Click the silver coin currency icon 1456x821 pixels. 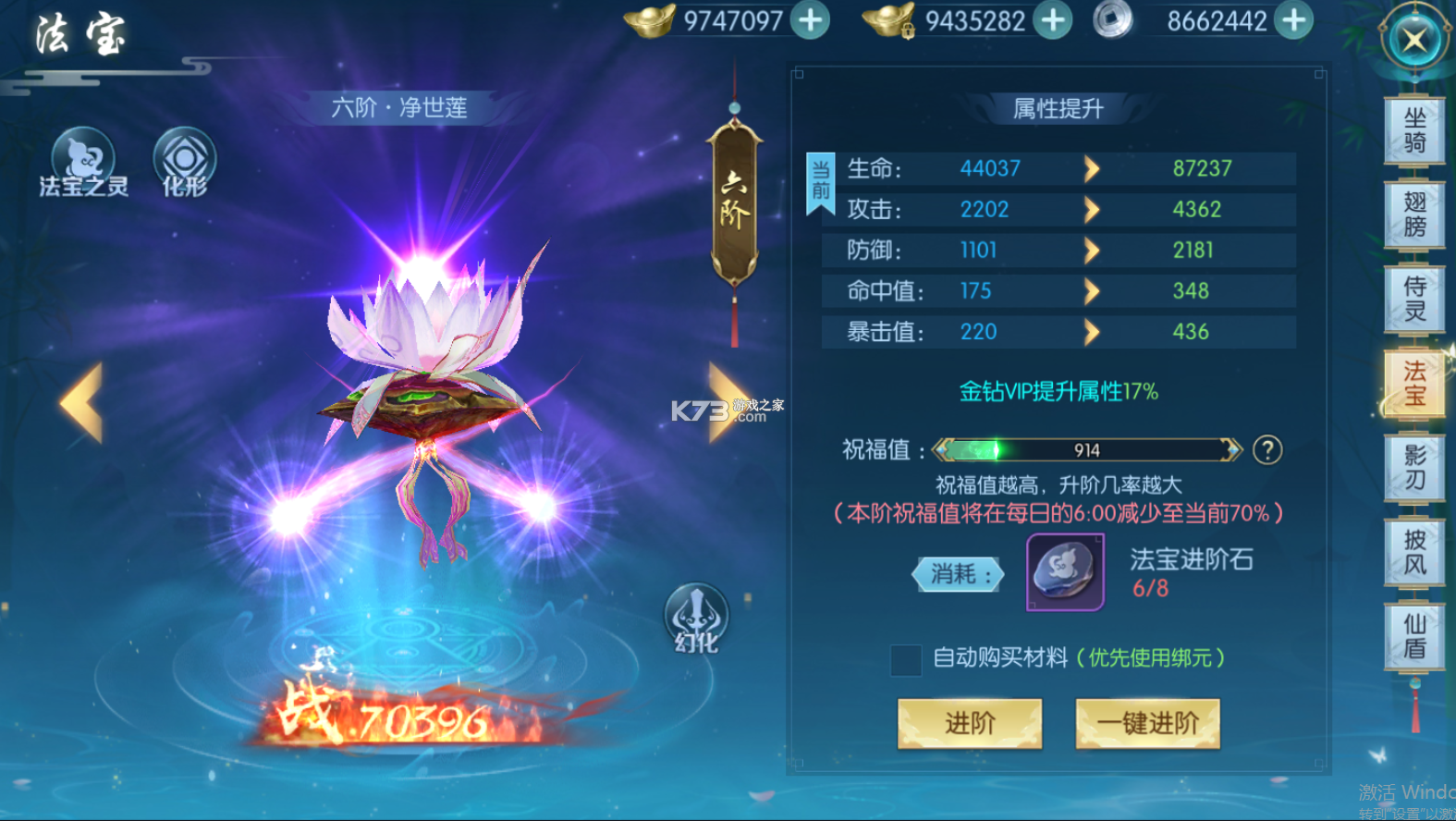(1112, 19)
